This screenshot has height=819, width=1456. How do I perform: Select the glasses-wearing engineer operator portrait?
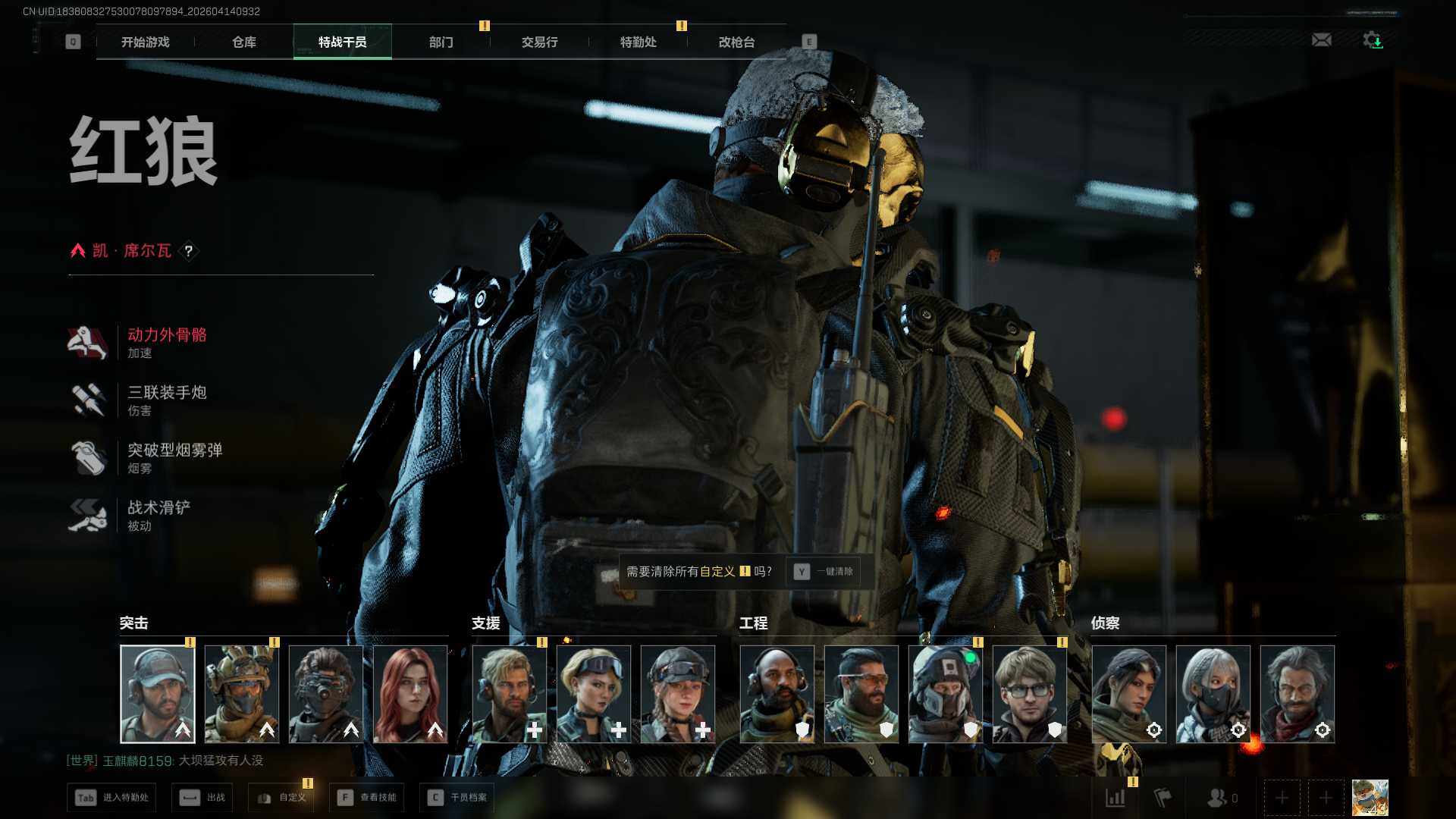[x=1029, y=694]
